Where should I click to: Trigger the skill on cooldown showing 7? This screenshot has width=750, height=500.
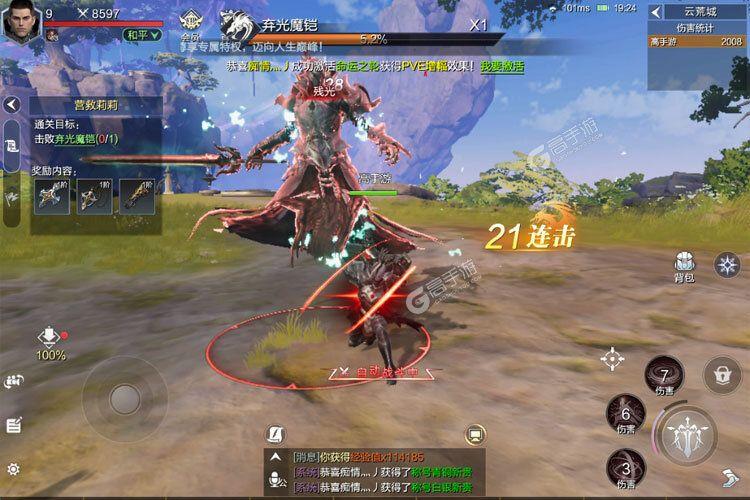664,376
